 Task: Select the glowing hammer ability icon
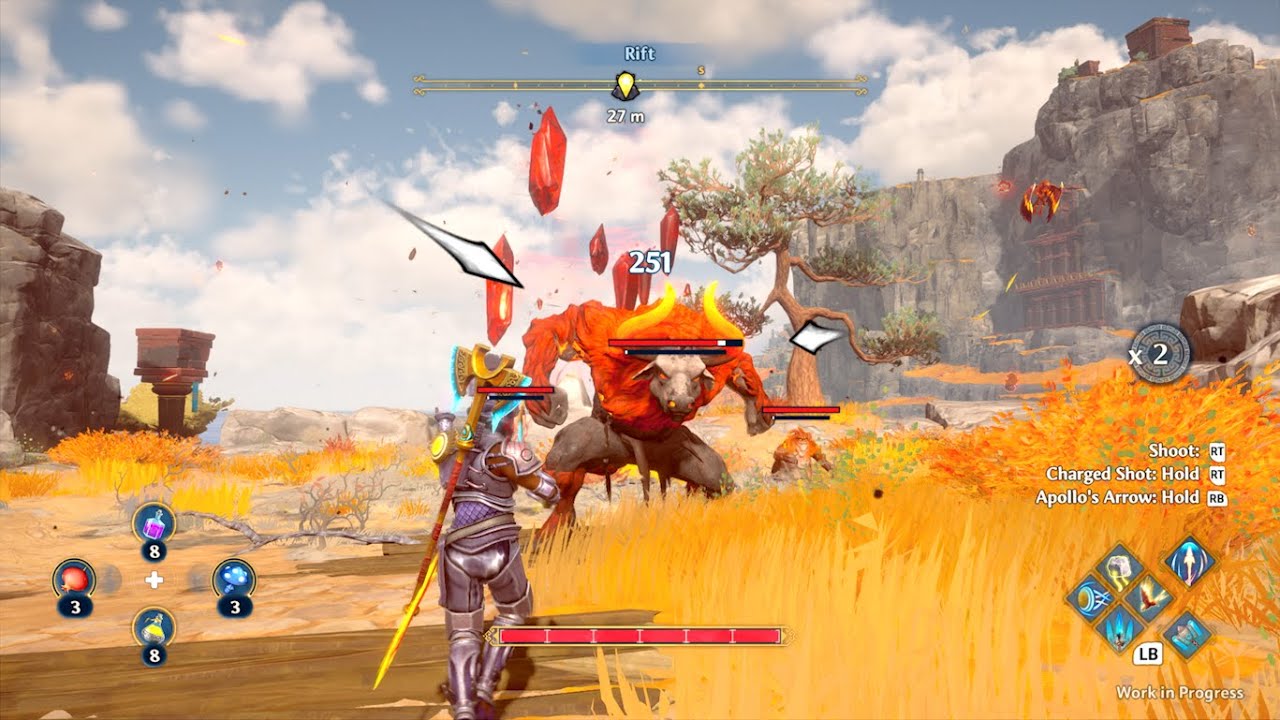[1118, 569]
